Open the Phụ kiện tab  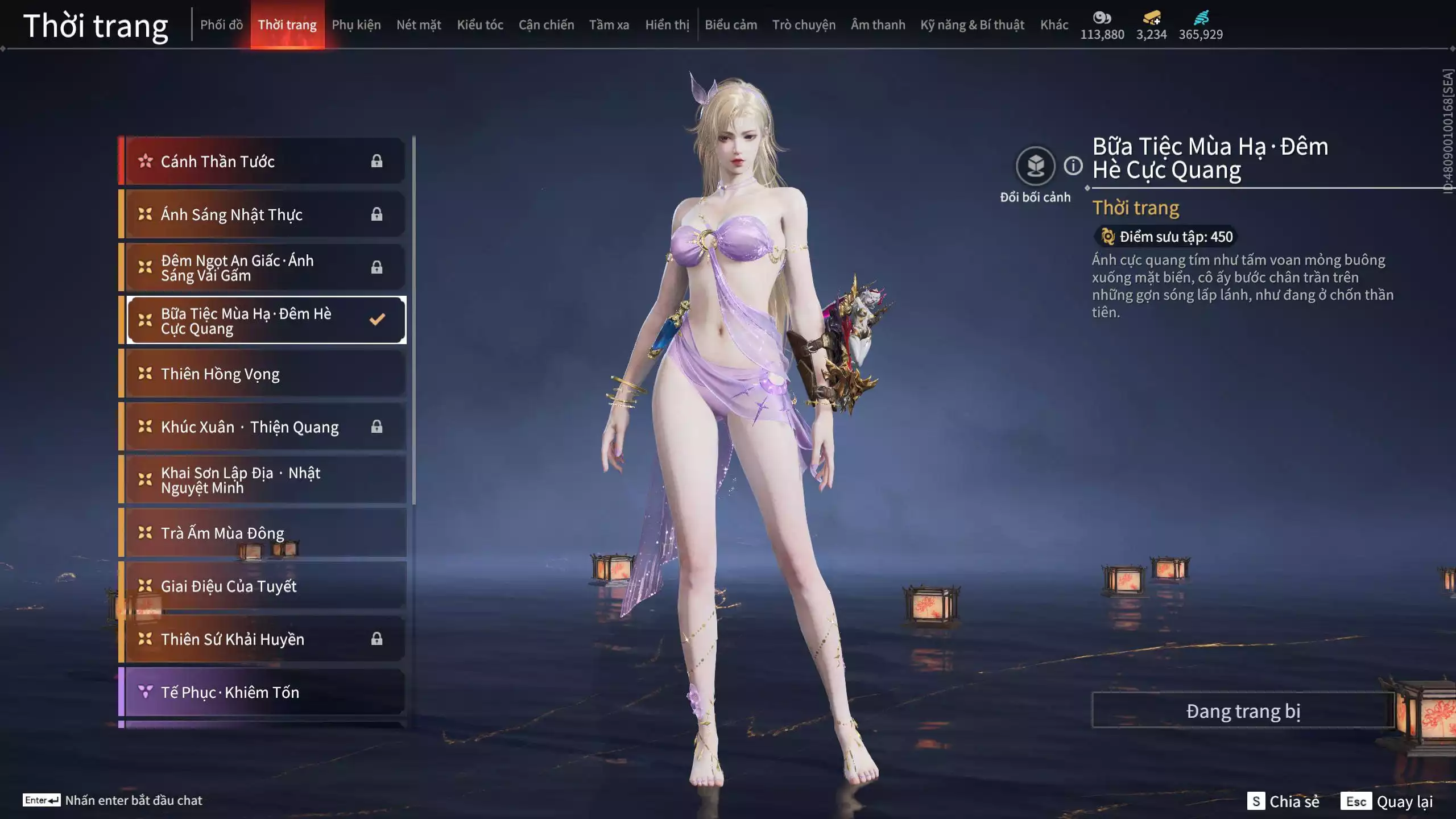click(x=356, y=24)
